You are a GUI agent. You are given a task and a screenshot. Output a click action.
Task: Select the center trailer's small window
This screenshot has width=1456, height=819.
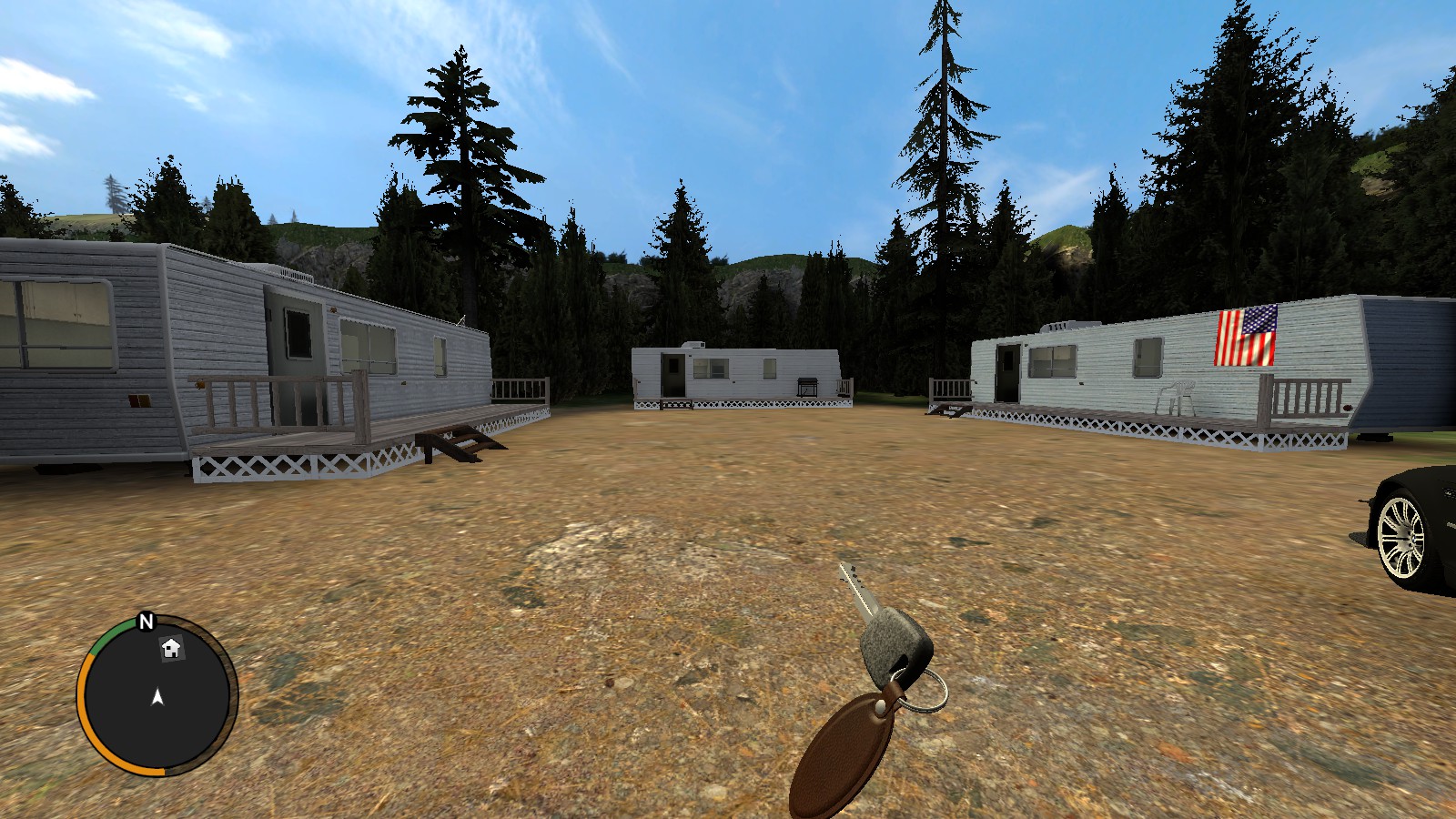pos(769,368)
